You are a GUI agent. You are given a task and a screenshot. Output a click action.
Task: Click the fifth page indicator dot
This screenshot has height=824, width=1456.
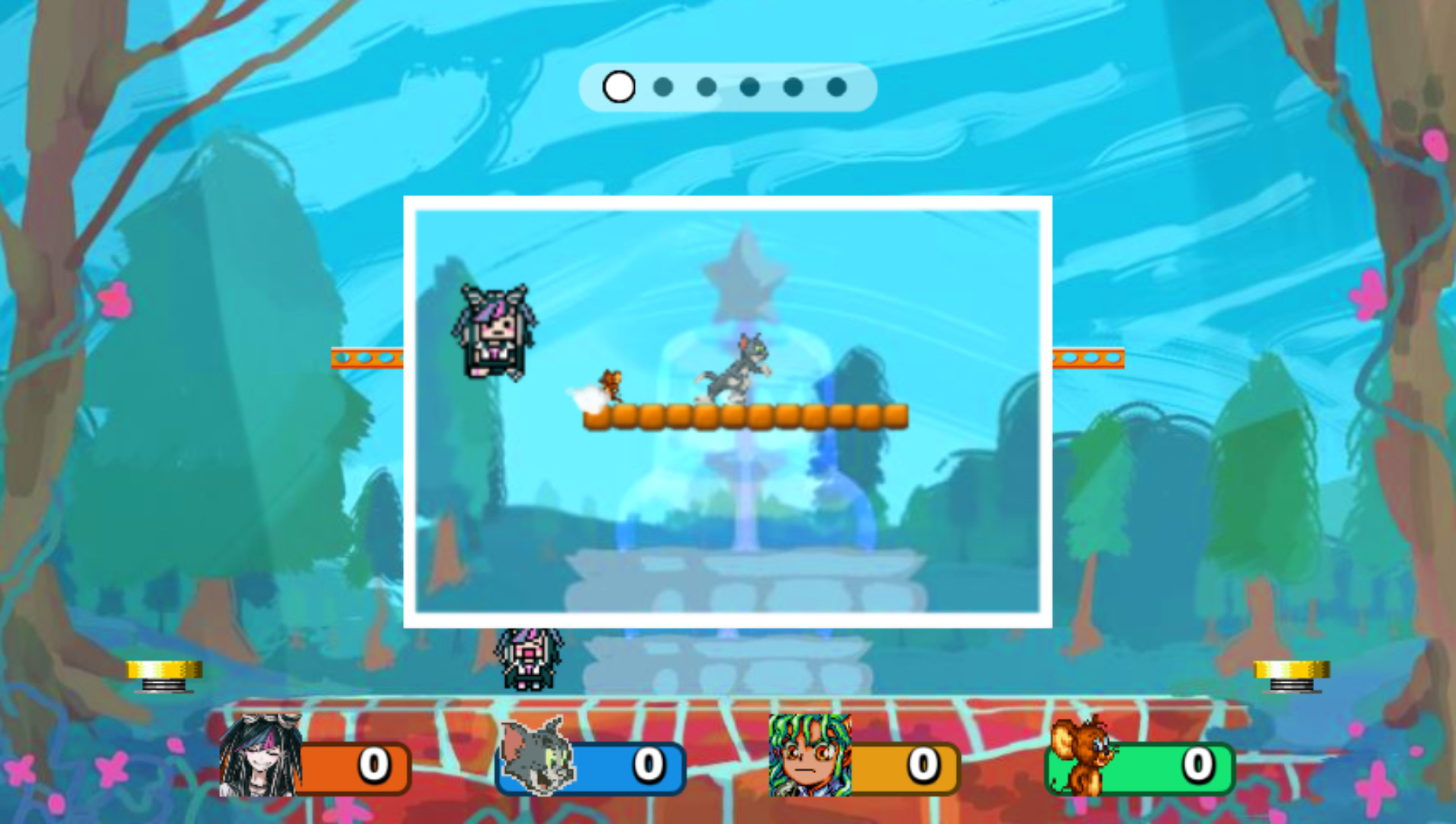(x=792, y=87)
